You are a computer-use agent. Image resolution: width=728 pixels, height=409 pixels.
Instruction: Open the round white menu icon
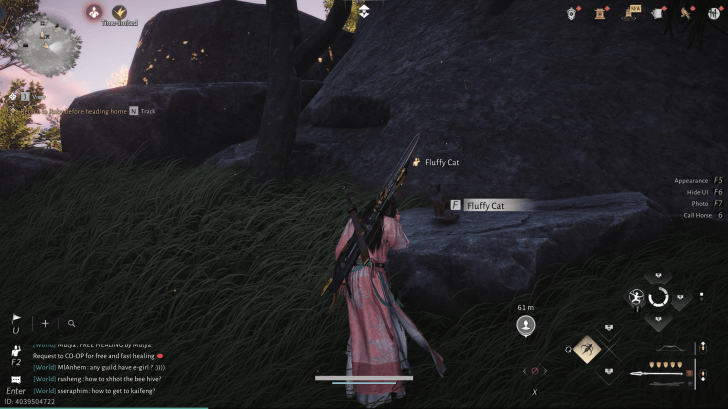[715, 13]
